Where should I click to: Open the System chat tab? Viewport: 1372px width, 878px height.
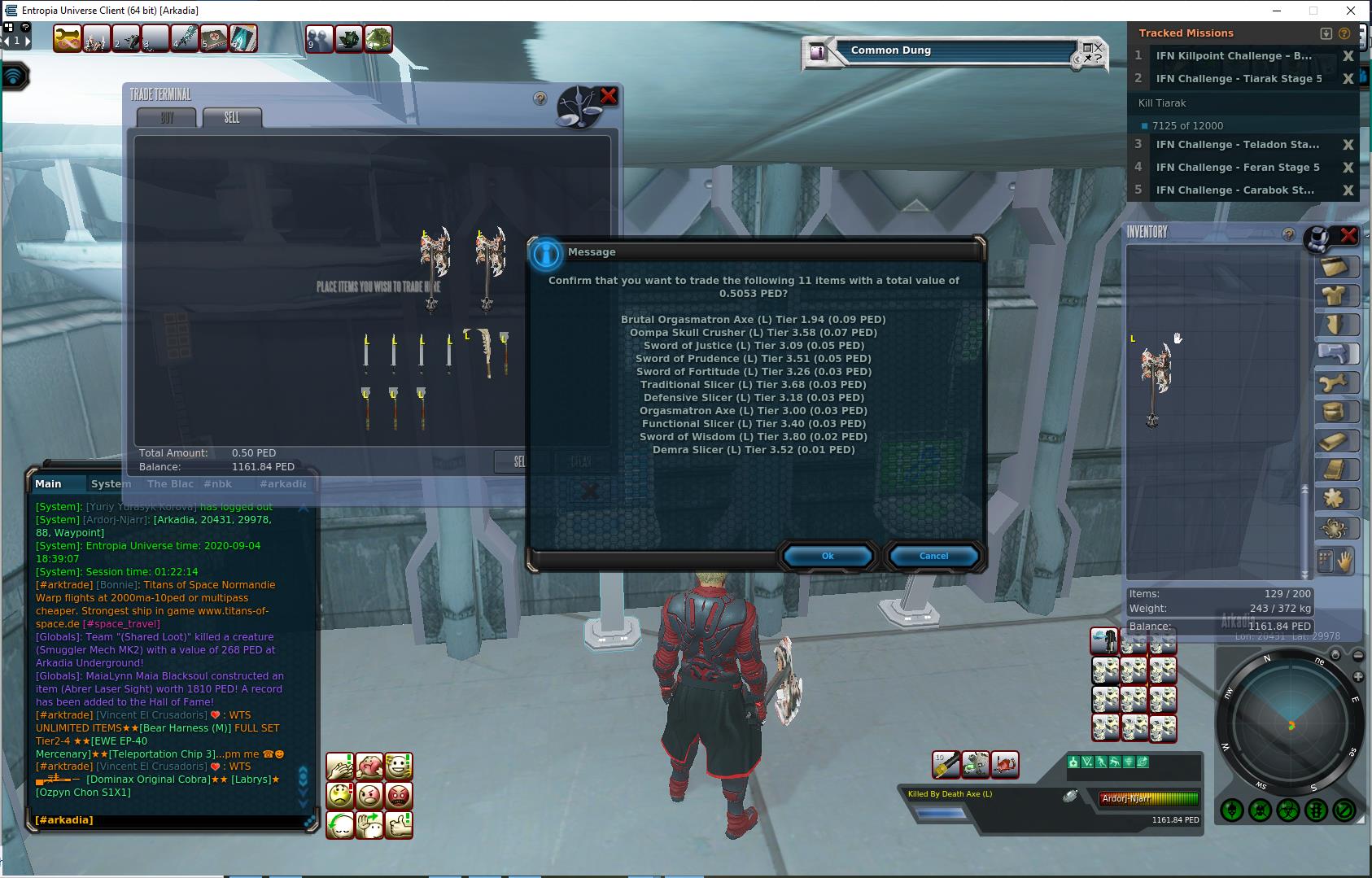pos(111,483)
